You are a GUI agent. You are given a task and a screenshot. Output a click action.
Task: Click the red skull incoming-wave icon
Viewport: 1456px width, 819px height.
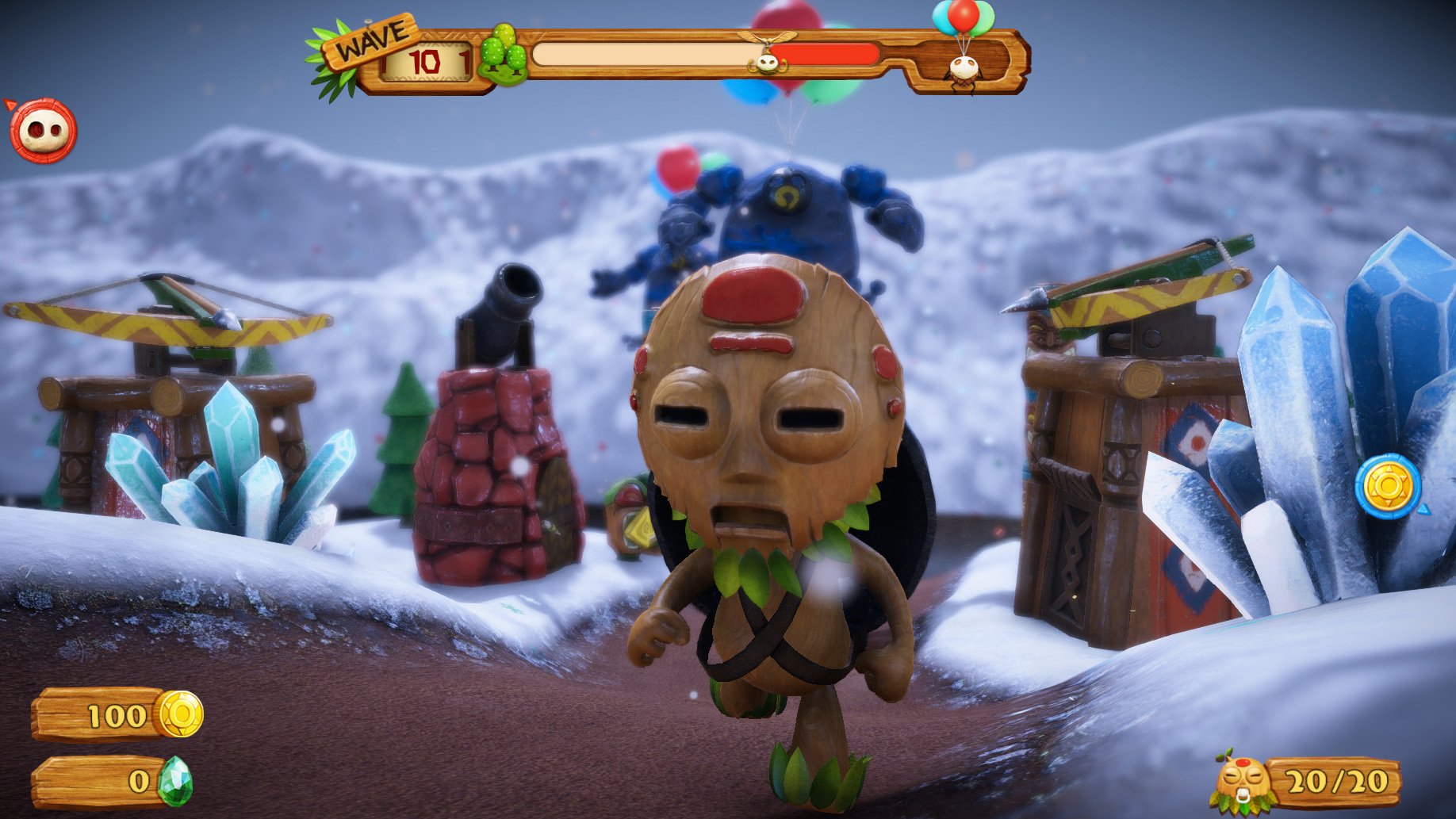point(43,131)
